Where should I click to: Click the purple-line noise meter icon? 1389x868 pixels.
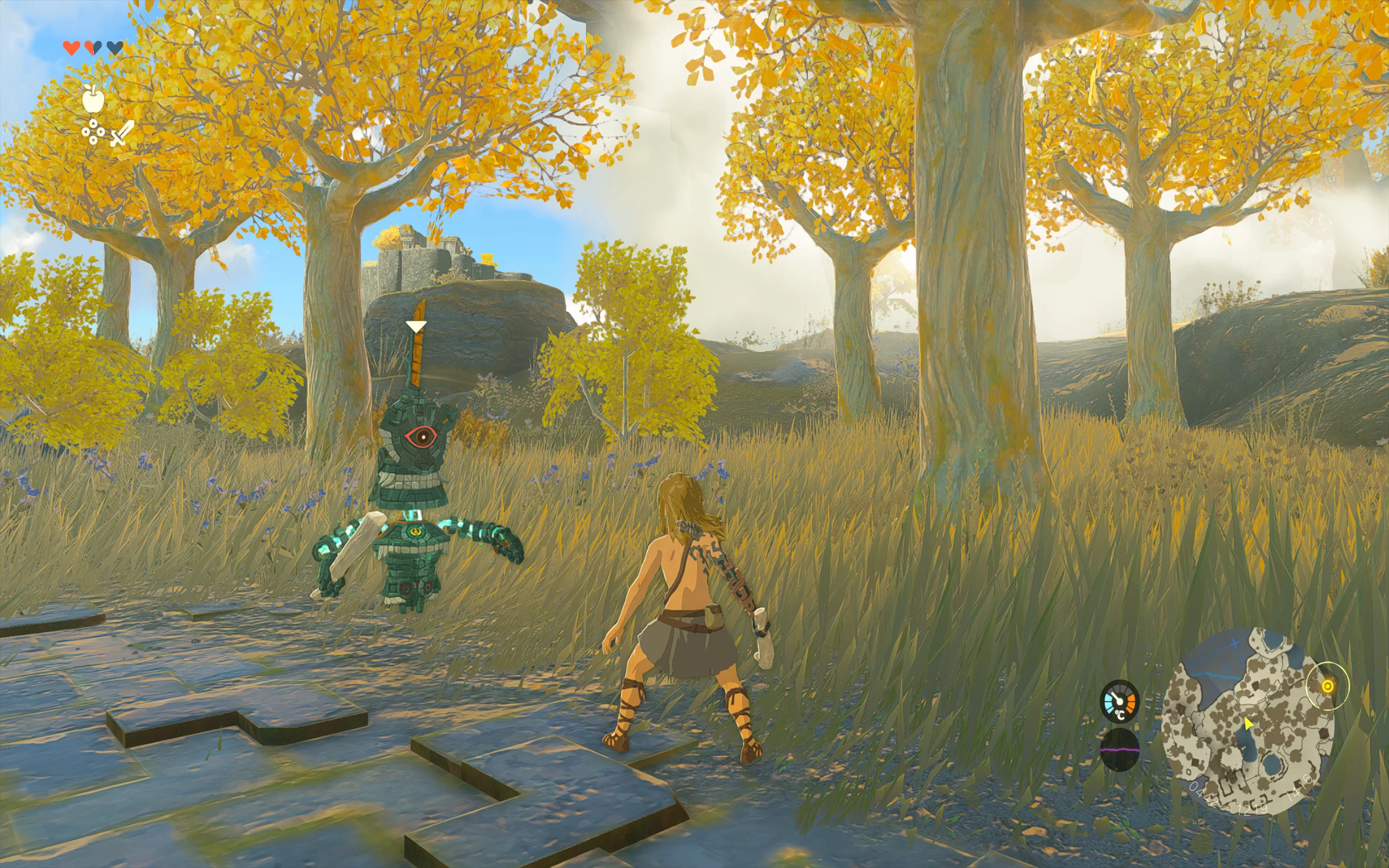(x=1119, y=750)
